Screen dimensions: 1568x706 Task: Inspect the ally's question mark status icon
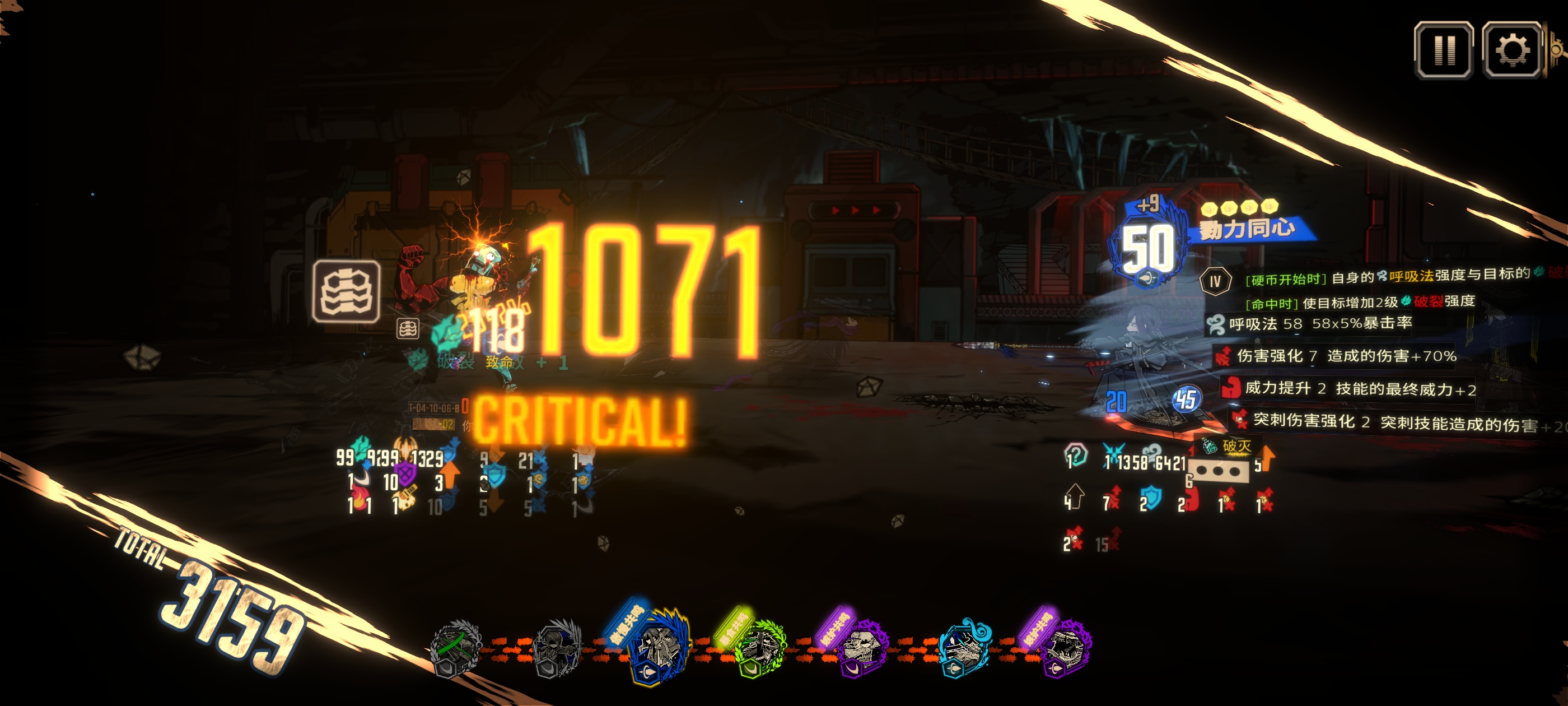tap(1076, 454)
